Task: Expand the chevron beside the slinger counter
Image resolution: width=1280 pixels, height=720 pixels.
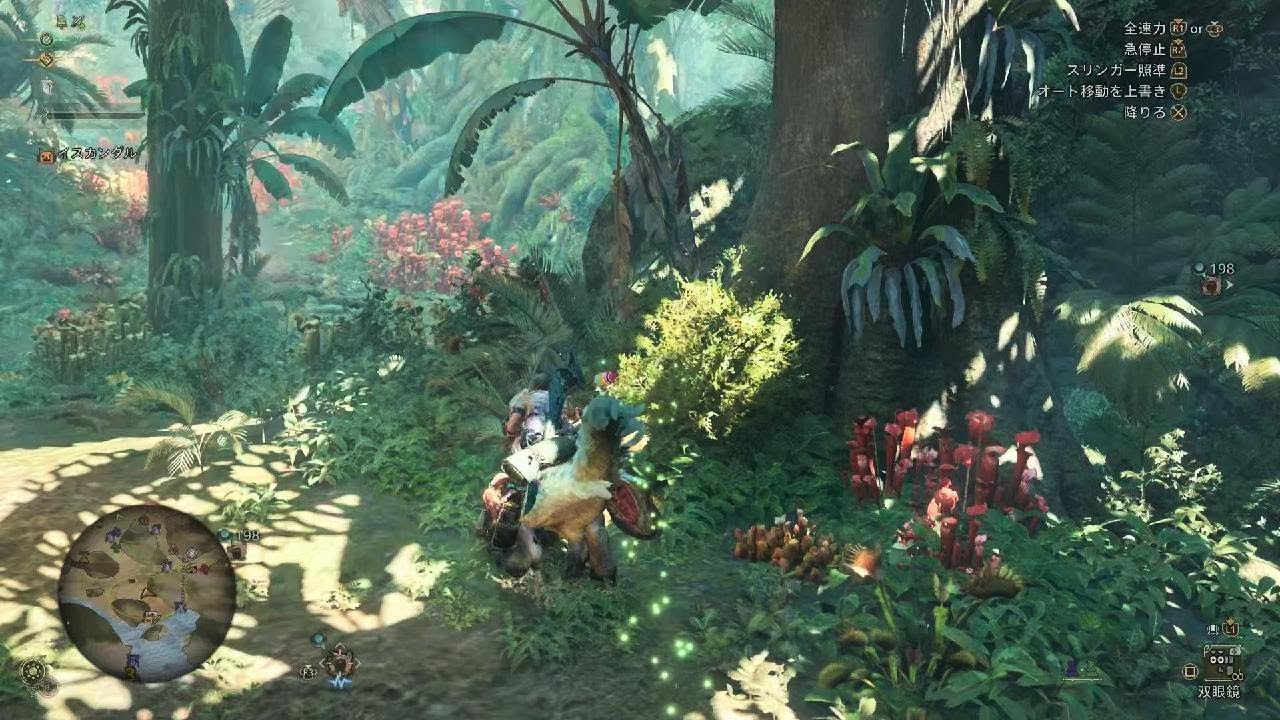Action: [x=1230, y=284]
